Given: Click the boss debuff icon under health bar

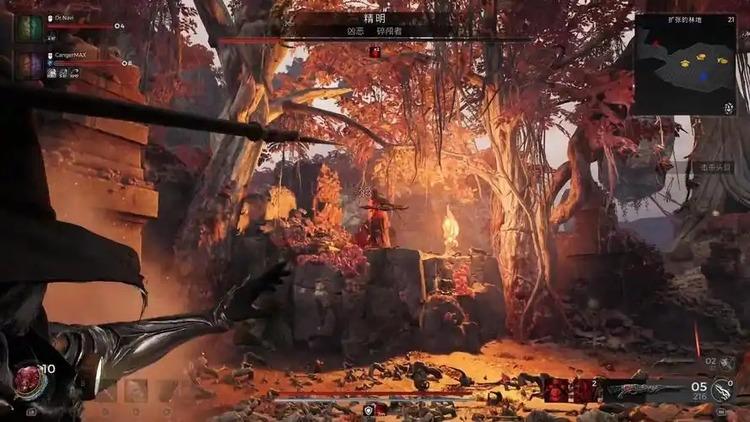Looking at the screenshot, I should [375, 52].
